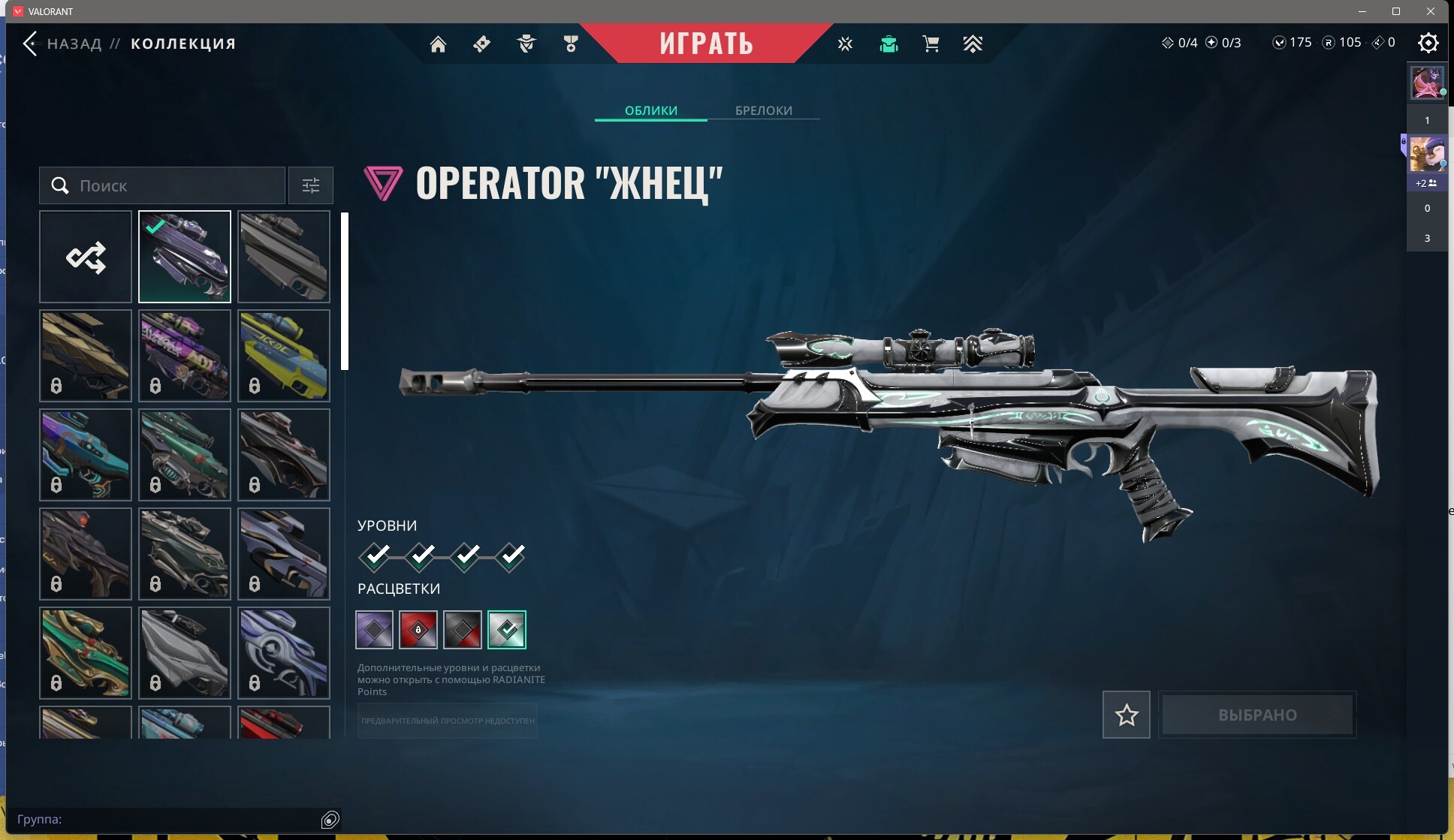
Task: Open the Premier chevrons icon
Action: 973,44
